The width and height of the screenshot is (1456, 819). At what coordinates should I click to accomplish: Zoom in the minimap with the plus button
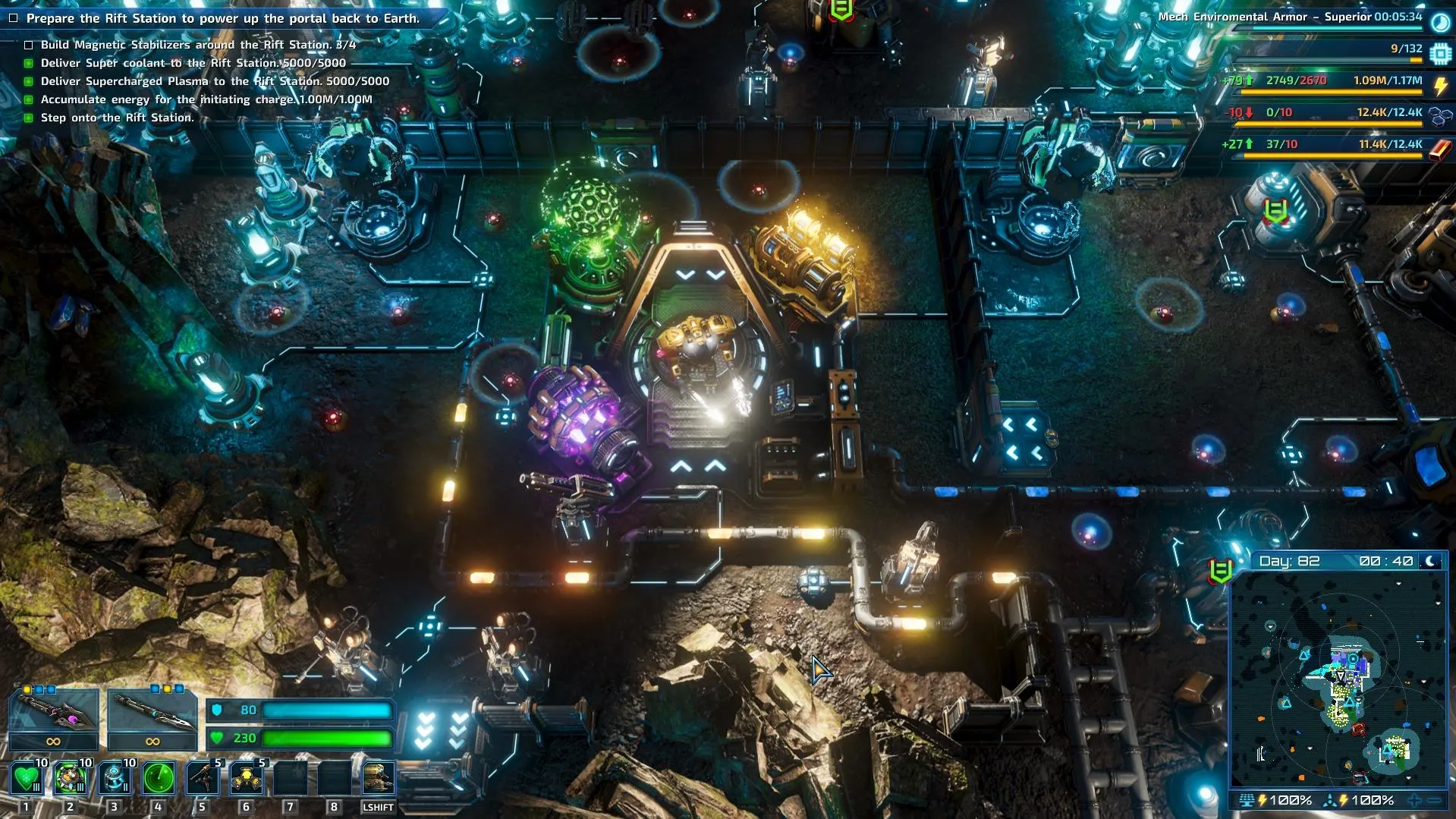tap(1414, 800)
